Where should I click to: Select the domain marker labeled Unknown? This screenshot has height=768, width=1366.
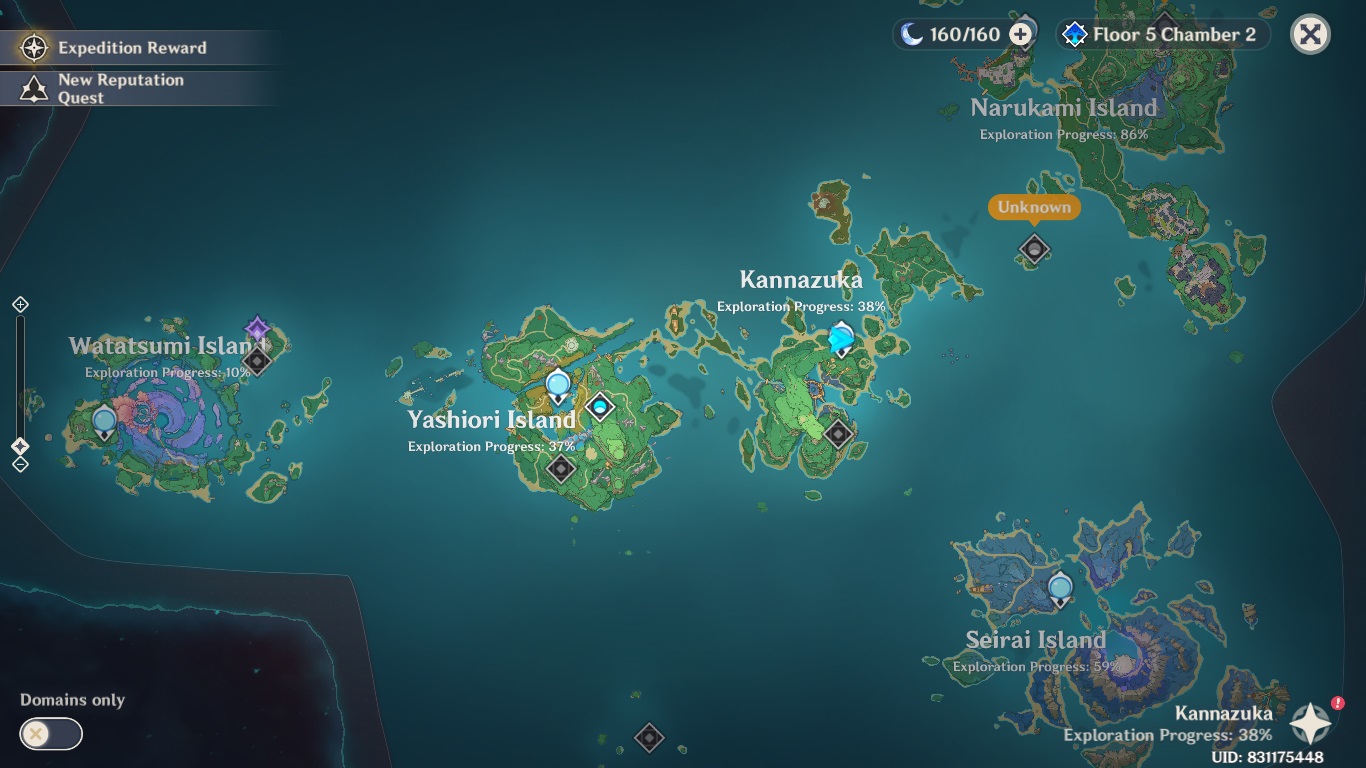[1034, 248]
